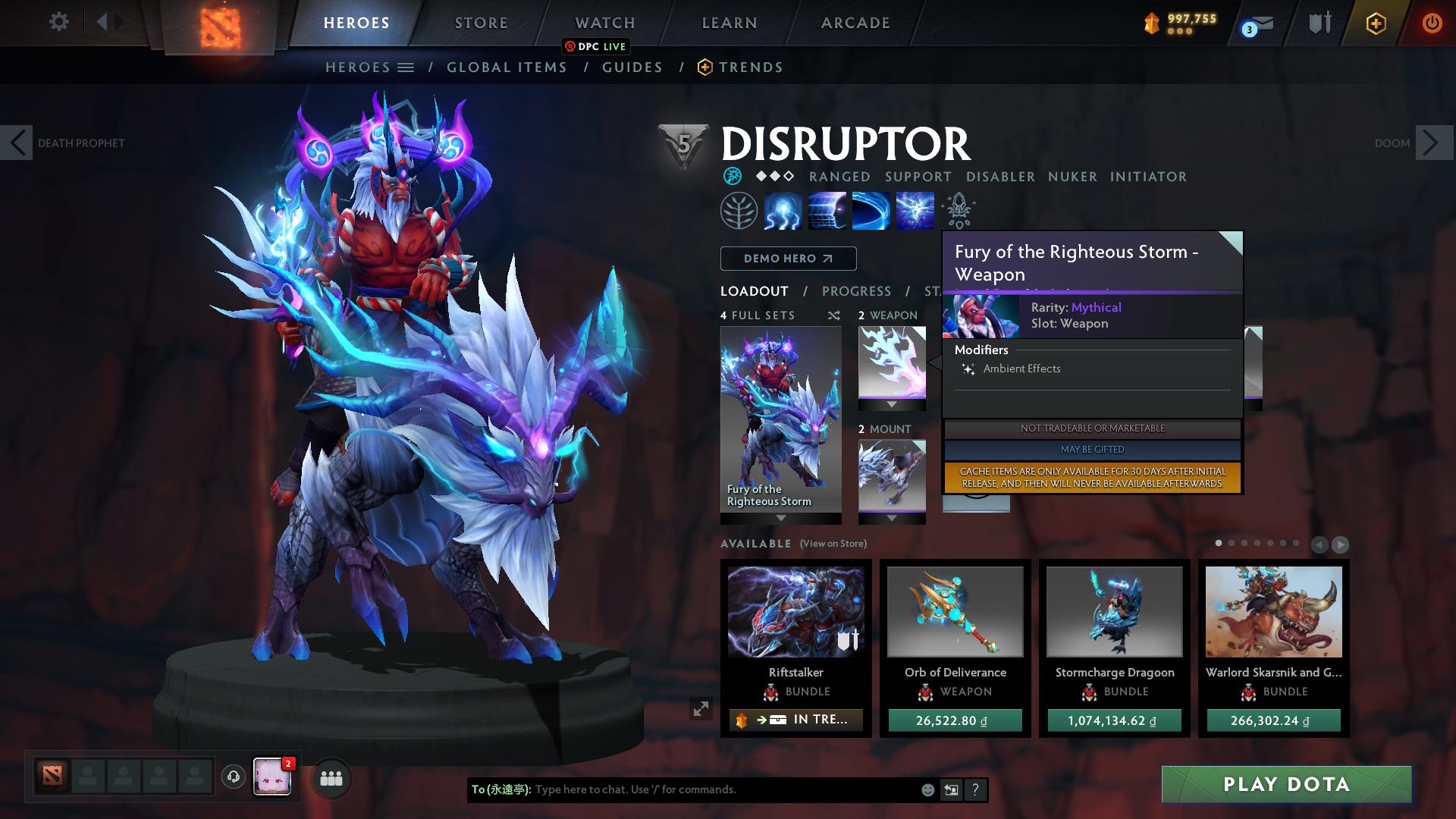The height and width of the screenshot is (819, 1456).
Task: Open DEMO HERO mode
Action: click(x=787, y=258)
